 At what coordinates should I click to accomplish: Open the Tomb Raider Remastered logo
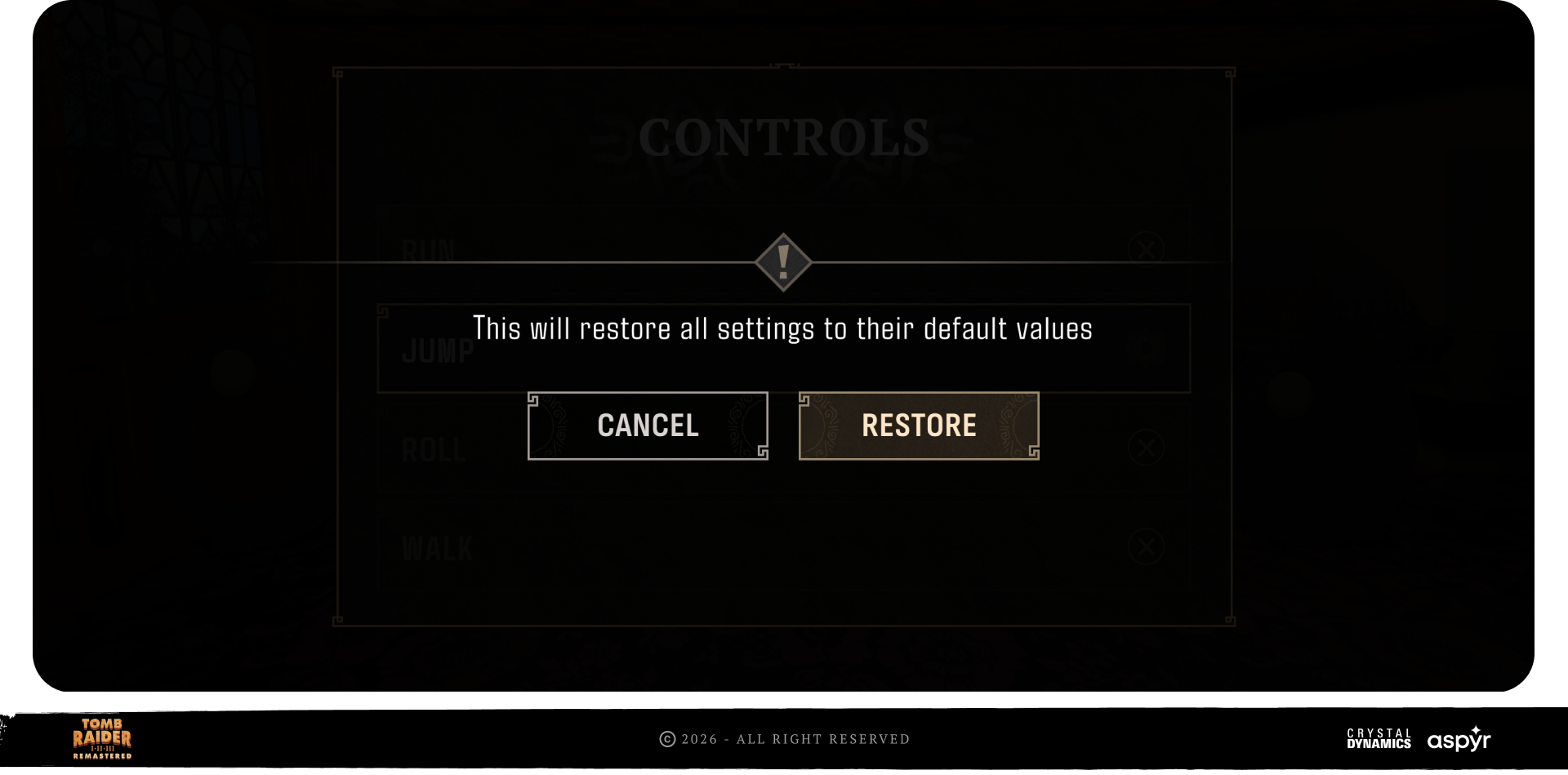tap(102, 738)
